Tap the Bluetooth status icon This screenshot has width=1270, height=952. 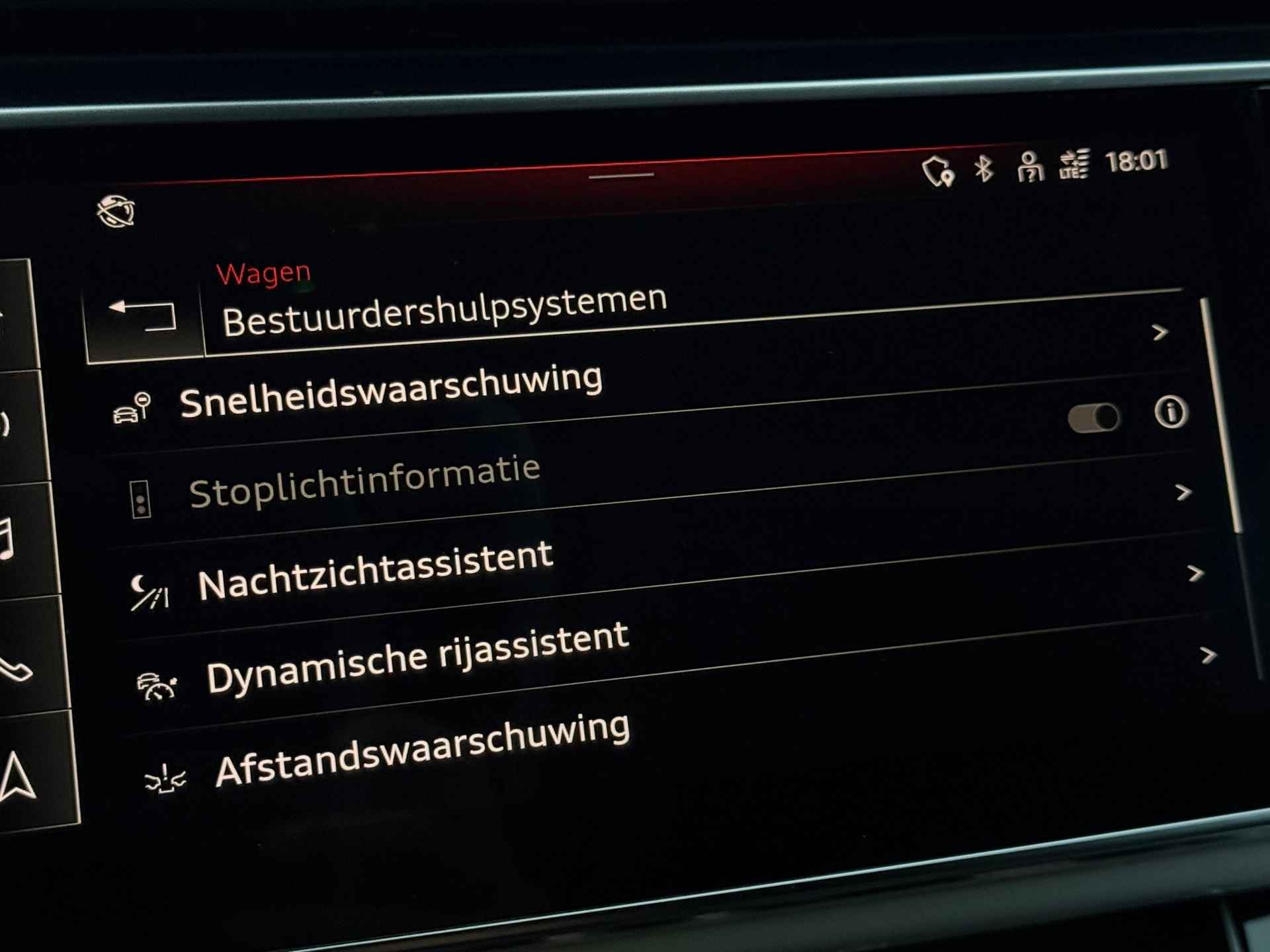point(984,168)
